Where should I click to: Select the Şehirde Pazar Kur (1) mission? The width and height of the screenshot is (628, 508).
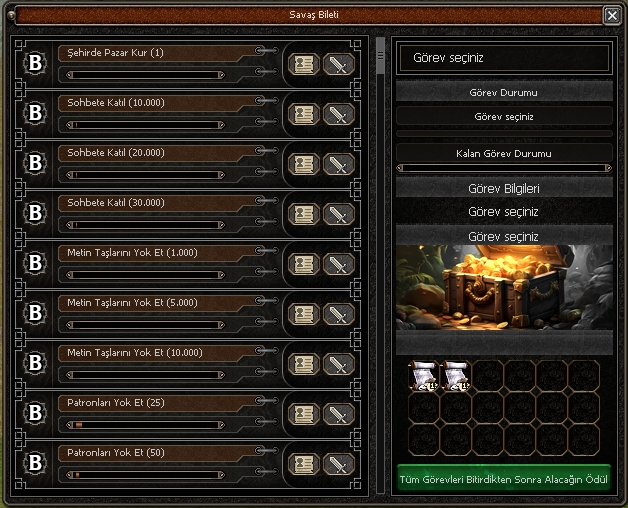click(150, 53)
